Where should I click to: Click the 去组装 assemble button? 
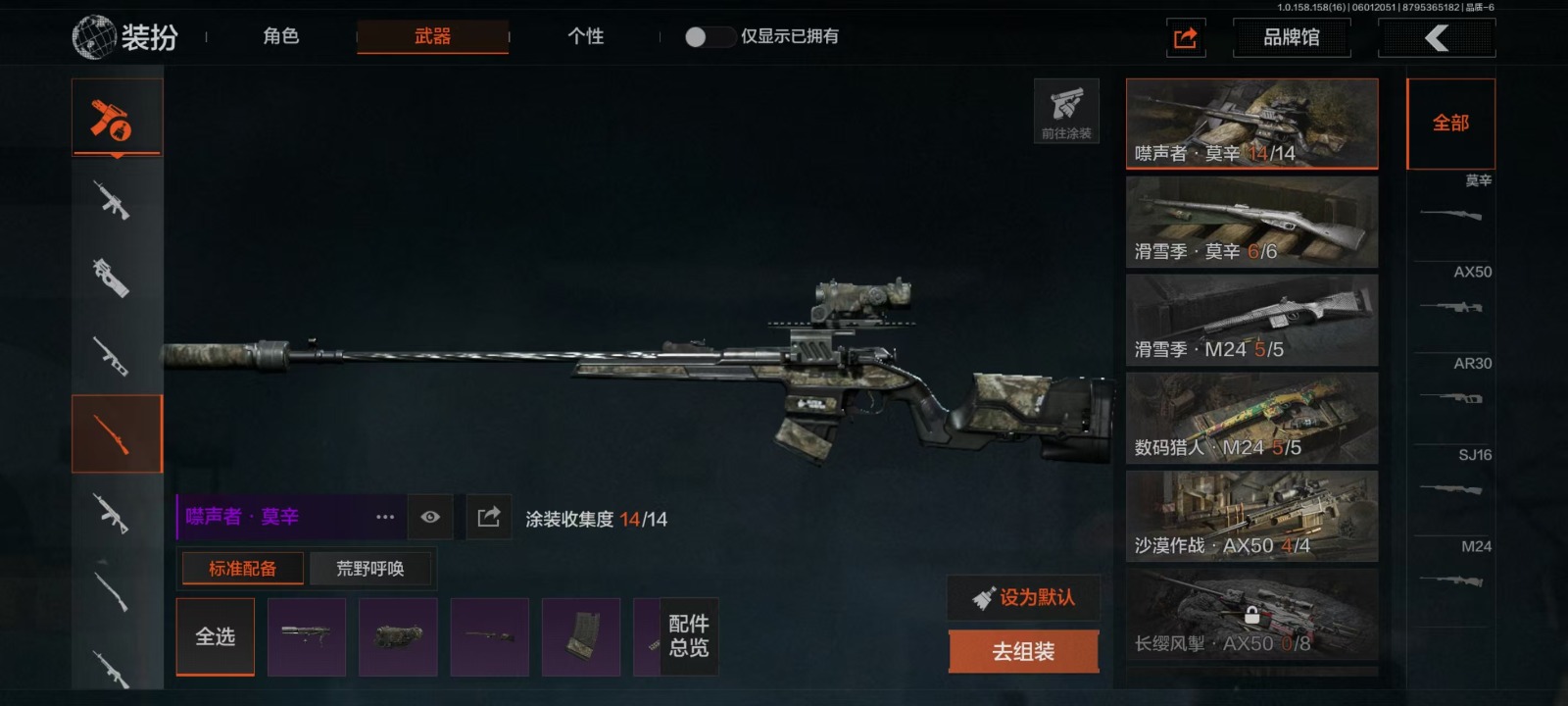click(1023, 651)
